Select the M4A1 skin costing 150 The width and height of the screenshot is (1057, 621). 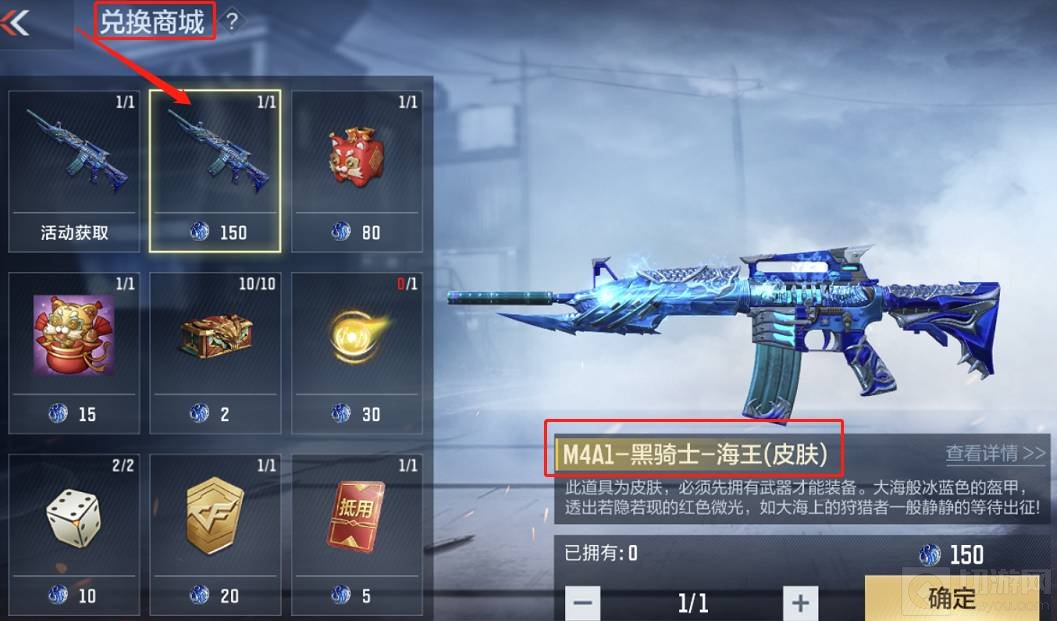(x=215, y=170)
